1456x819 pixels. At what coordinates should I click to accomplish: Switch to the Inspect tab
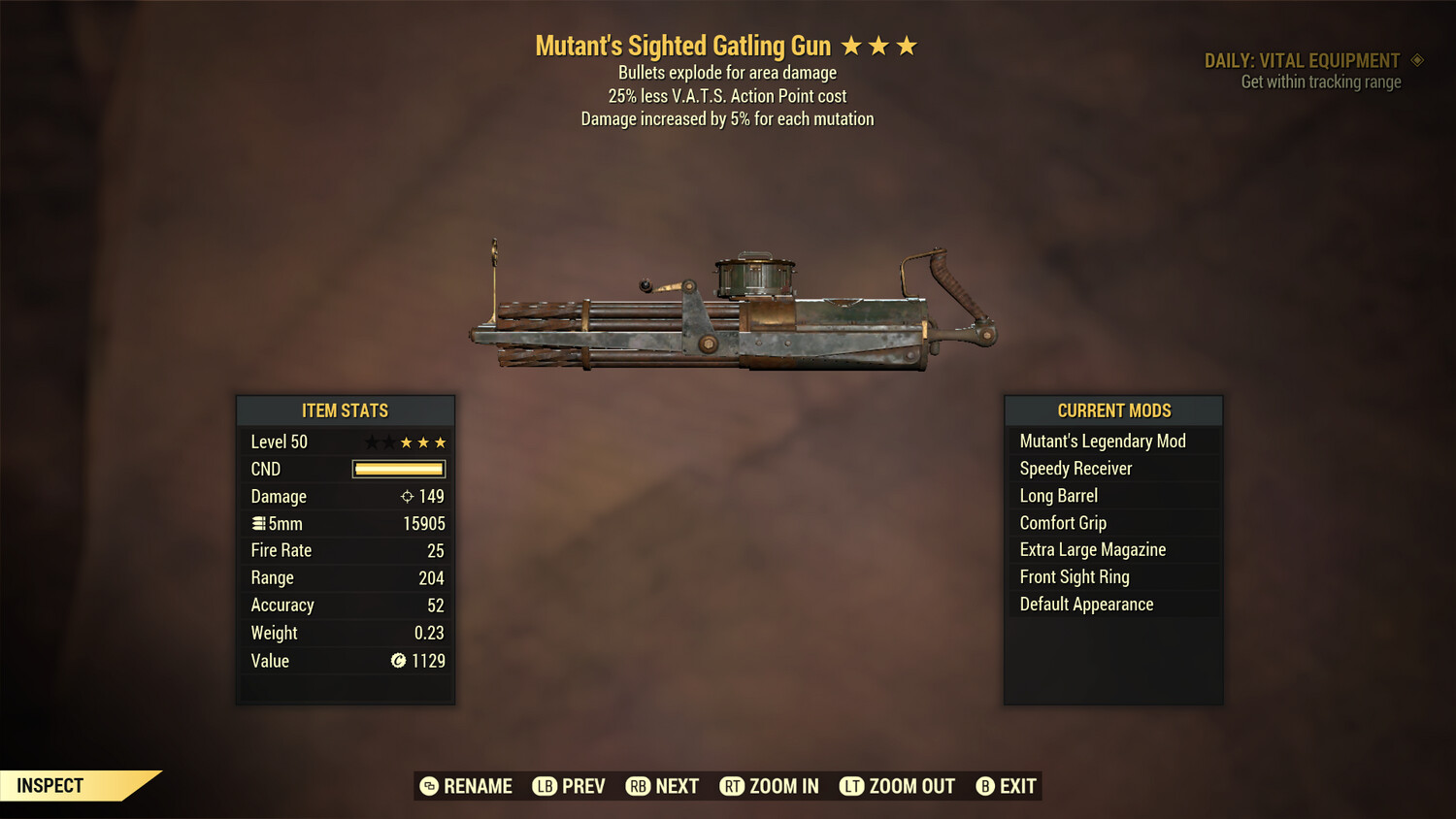(49, 785)
